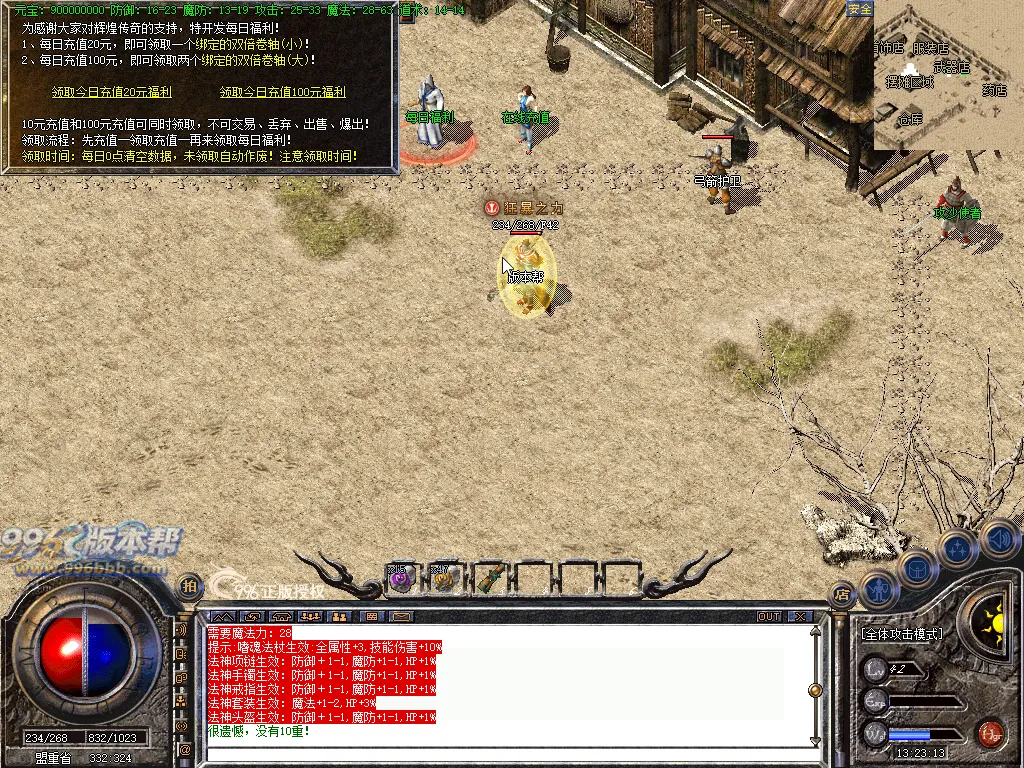Type in the chat input field
The width and height of the screenshot is (1024, 768).
[x=500, y=755]
